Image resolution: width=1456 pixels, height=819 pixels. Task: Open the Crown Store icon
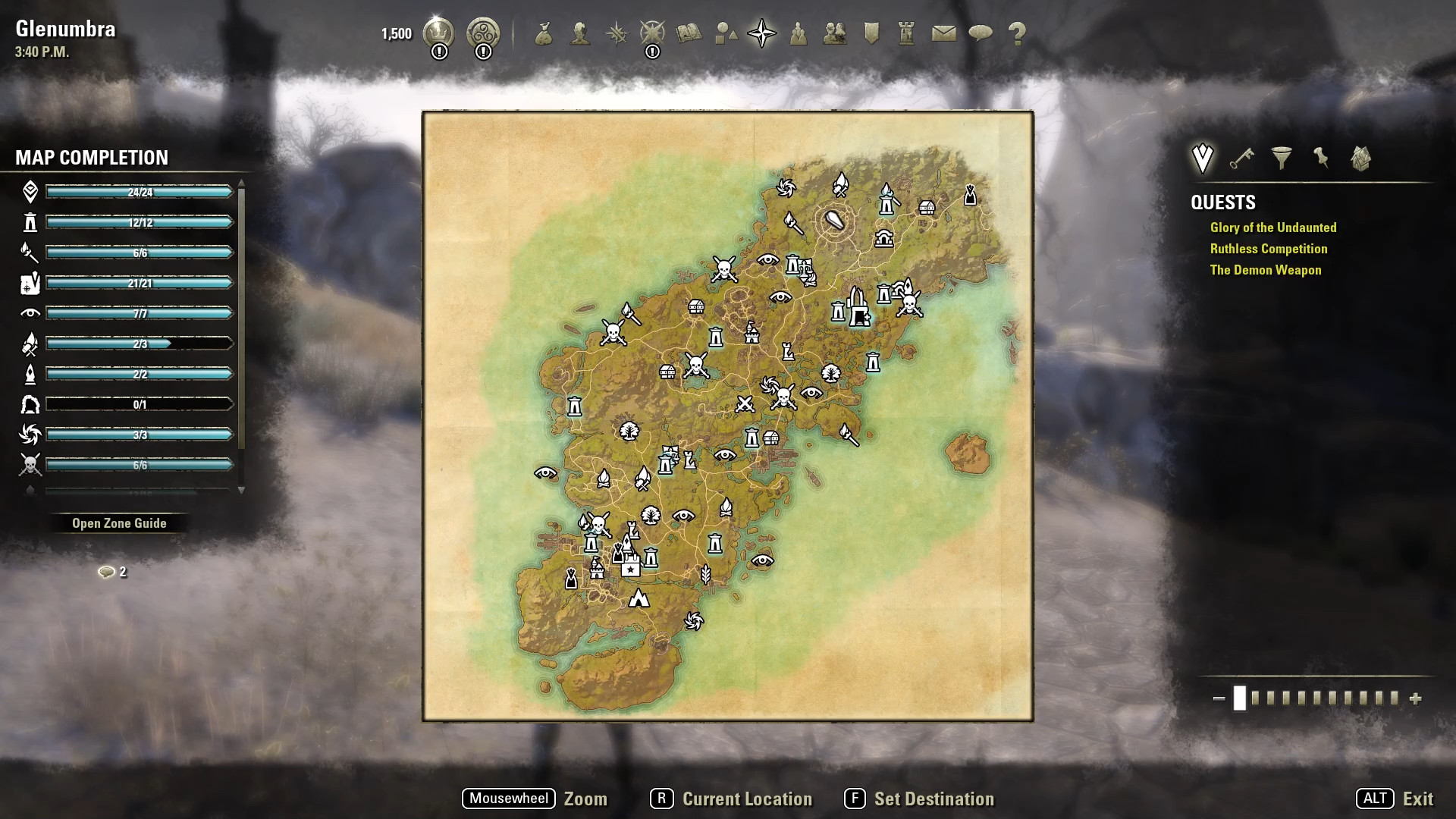pyautogui.click(x=438, y=33)
